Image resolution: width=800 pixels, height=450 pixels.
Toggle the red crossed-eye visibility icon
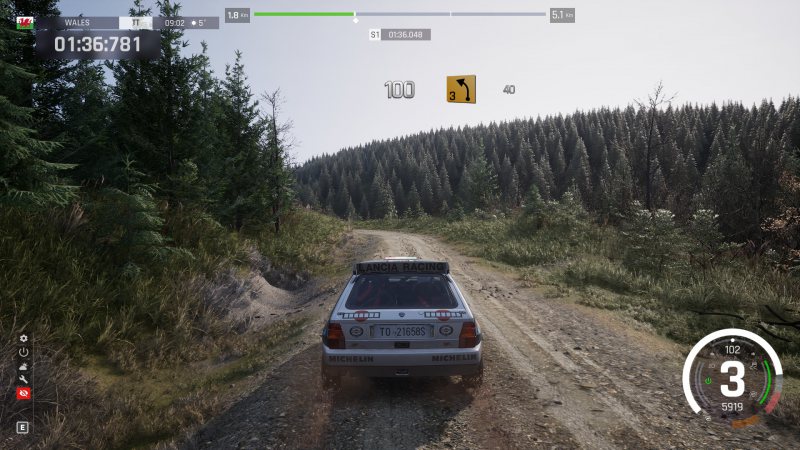pos(23,394)
